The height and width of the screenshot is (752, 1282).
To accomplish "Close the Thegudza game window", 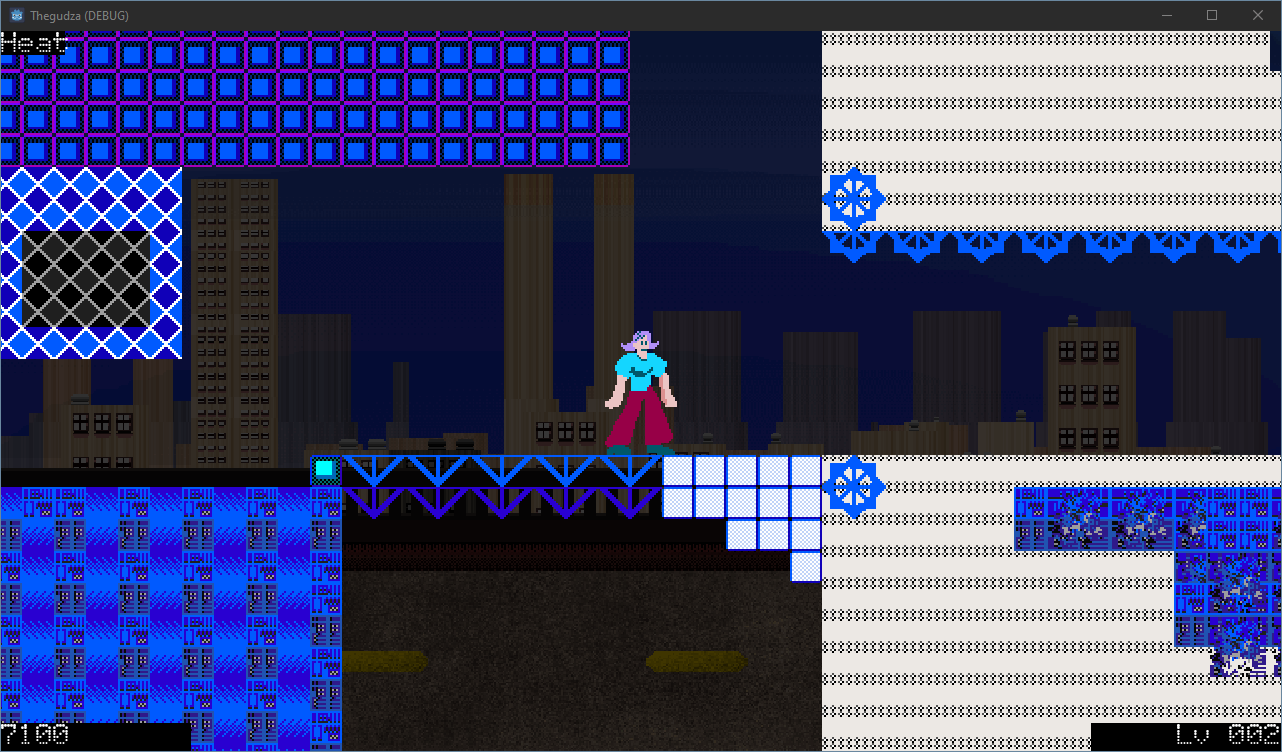I will coord(1257,15).
